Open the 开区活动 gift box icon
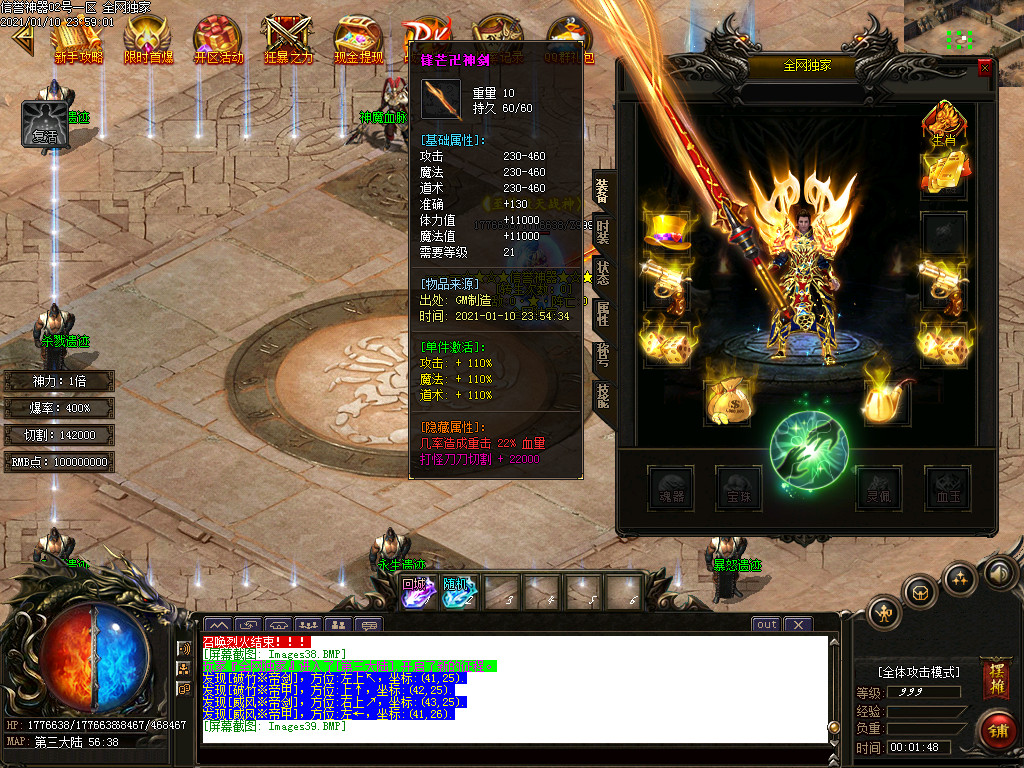This screenshot has height=768, width=1024. coord(218,38)
